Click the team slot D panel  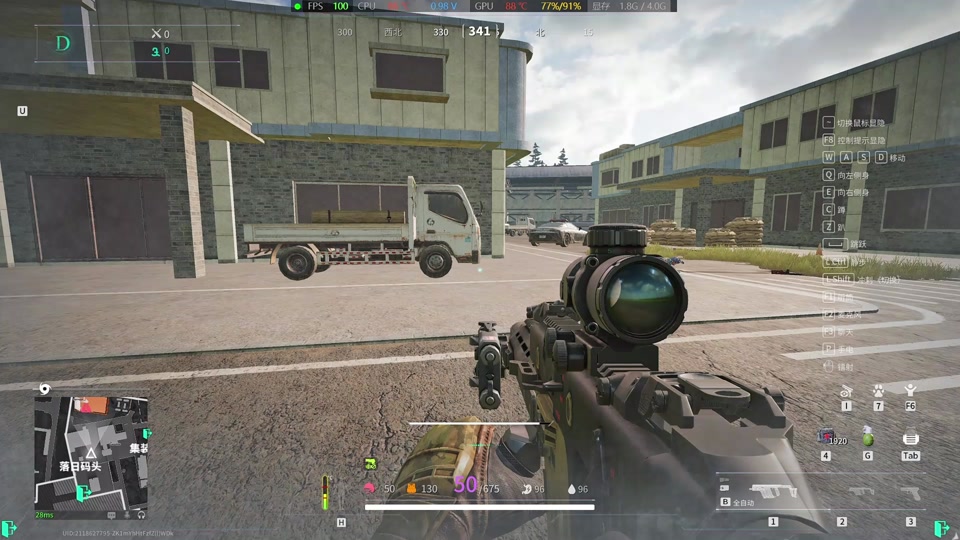tap(64, 43)
